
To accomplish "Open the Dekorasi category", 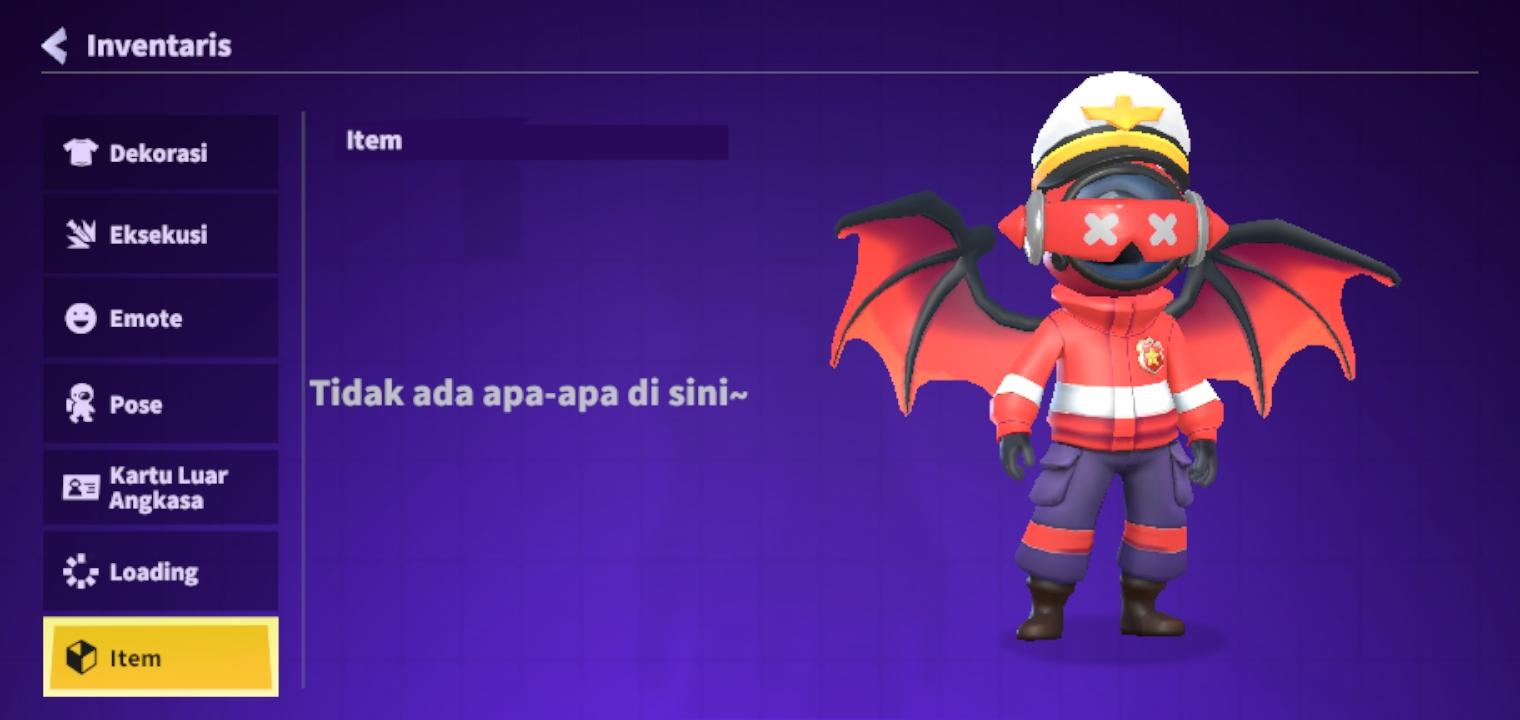I will 160,153.
